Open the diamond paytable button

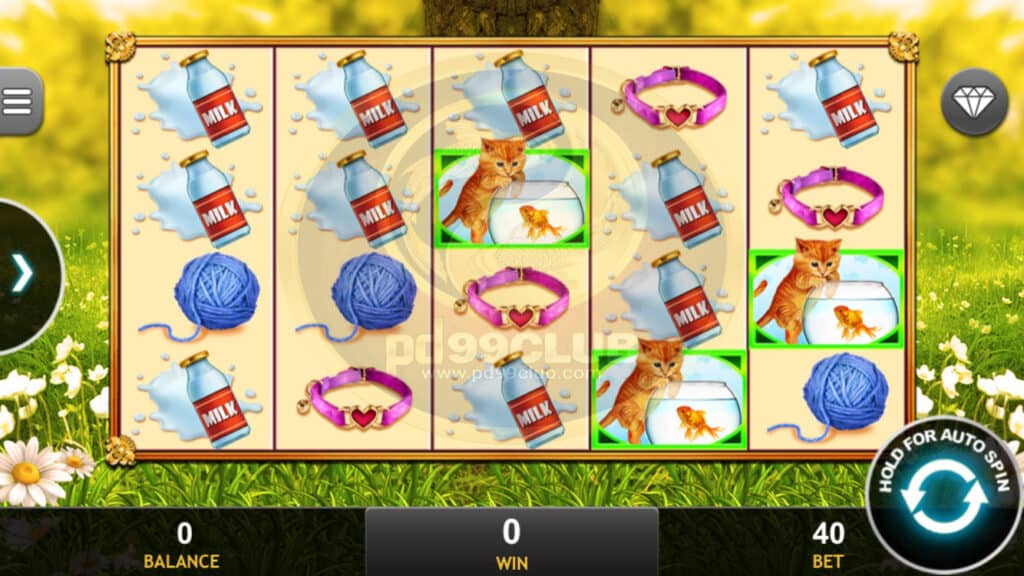pos(974,102)
